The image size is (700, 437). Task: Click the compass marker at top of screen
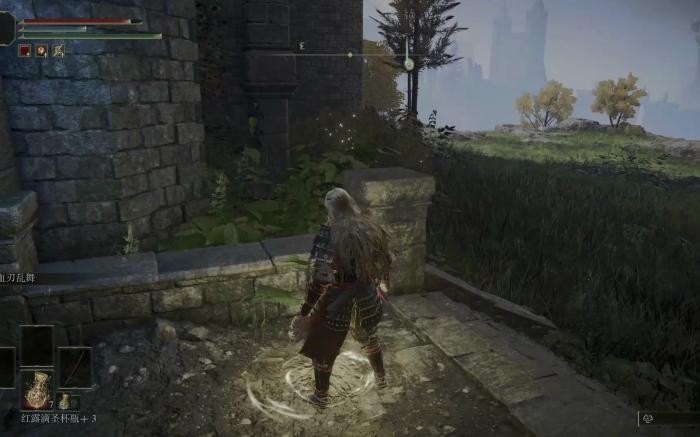point(408,64)
